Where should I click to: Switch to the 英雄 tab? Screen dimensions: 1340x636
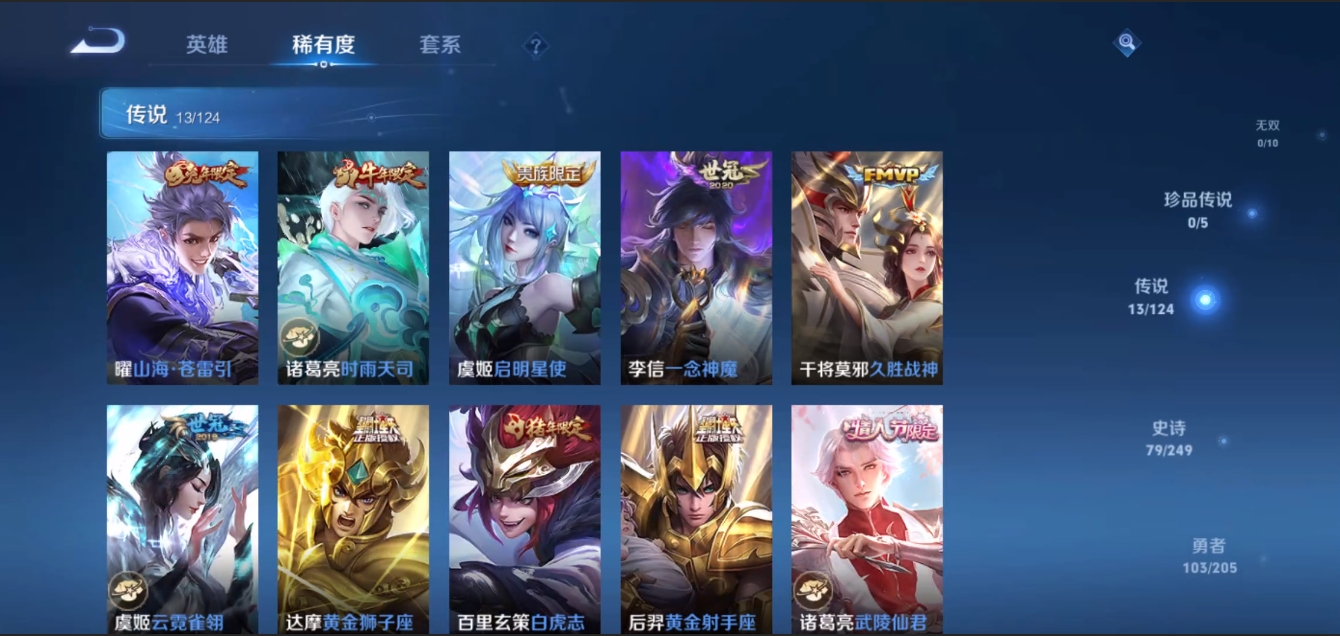coord(207,45)
